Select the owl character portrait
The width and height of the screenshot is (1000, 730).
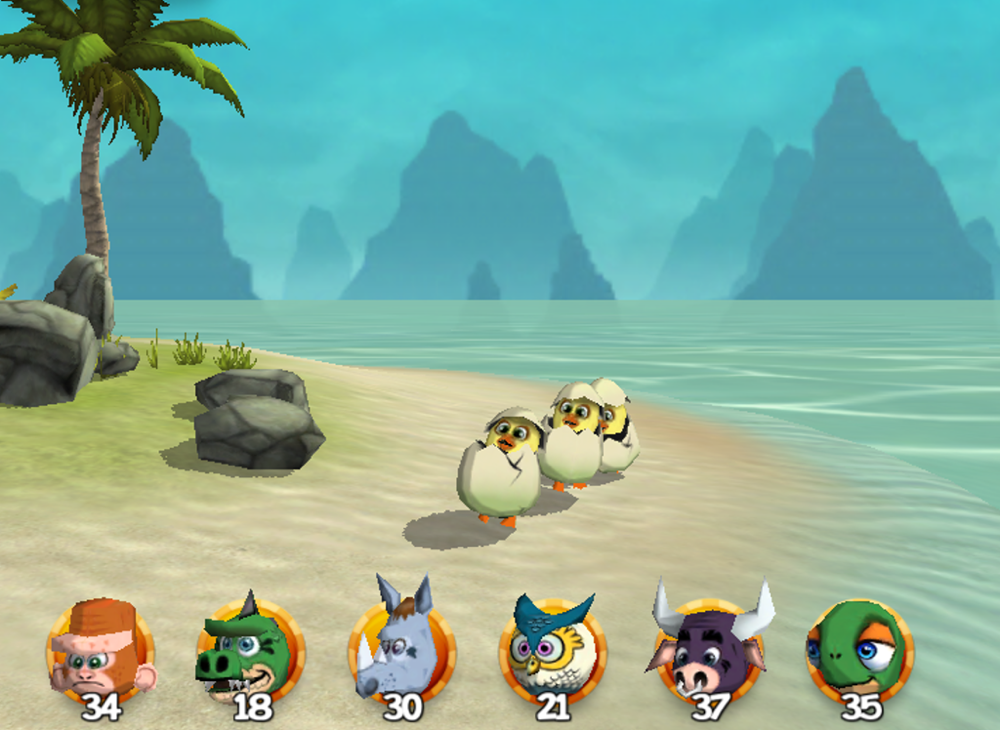click(x=553, y=648)
